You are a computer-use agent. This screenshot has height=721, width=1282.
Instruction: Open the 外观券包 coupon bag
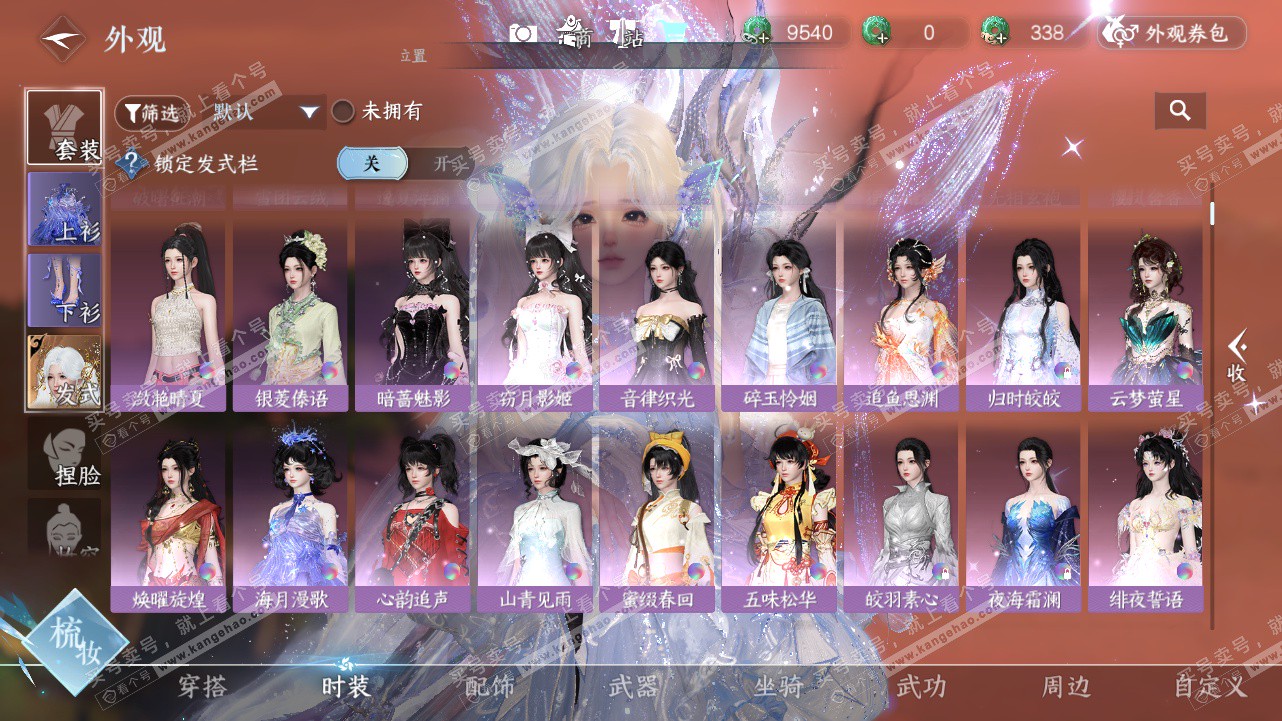point(1172,33)
